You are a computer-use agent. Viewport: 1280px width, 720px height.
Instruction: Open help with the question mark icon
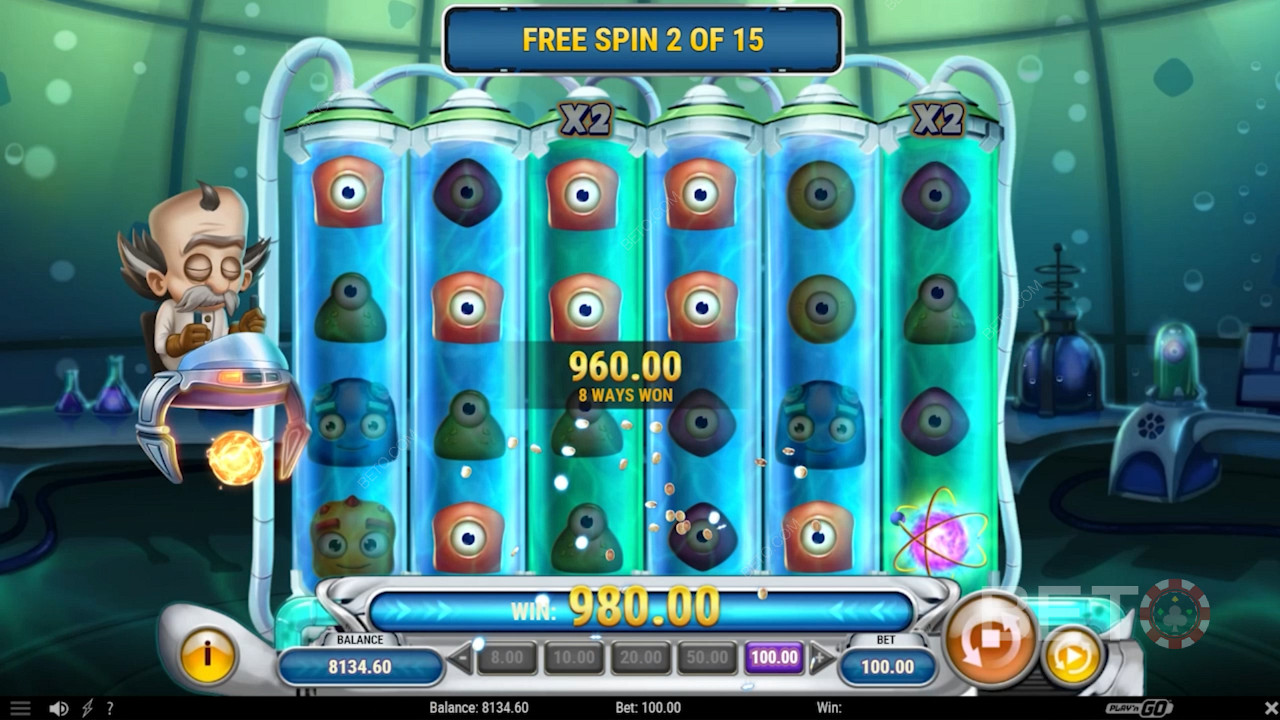click(109, 708)
